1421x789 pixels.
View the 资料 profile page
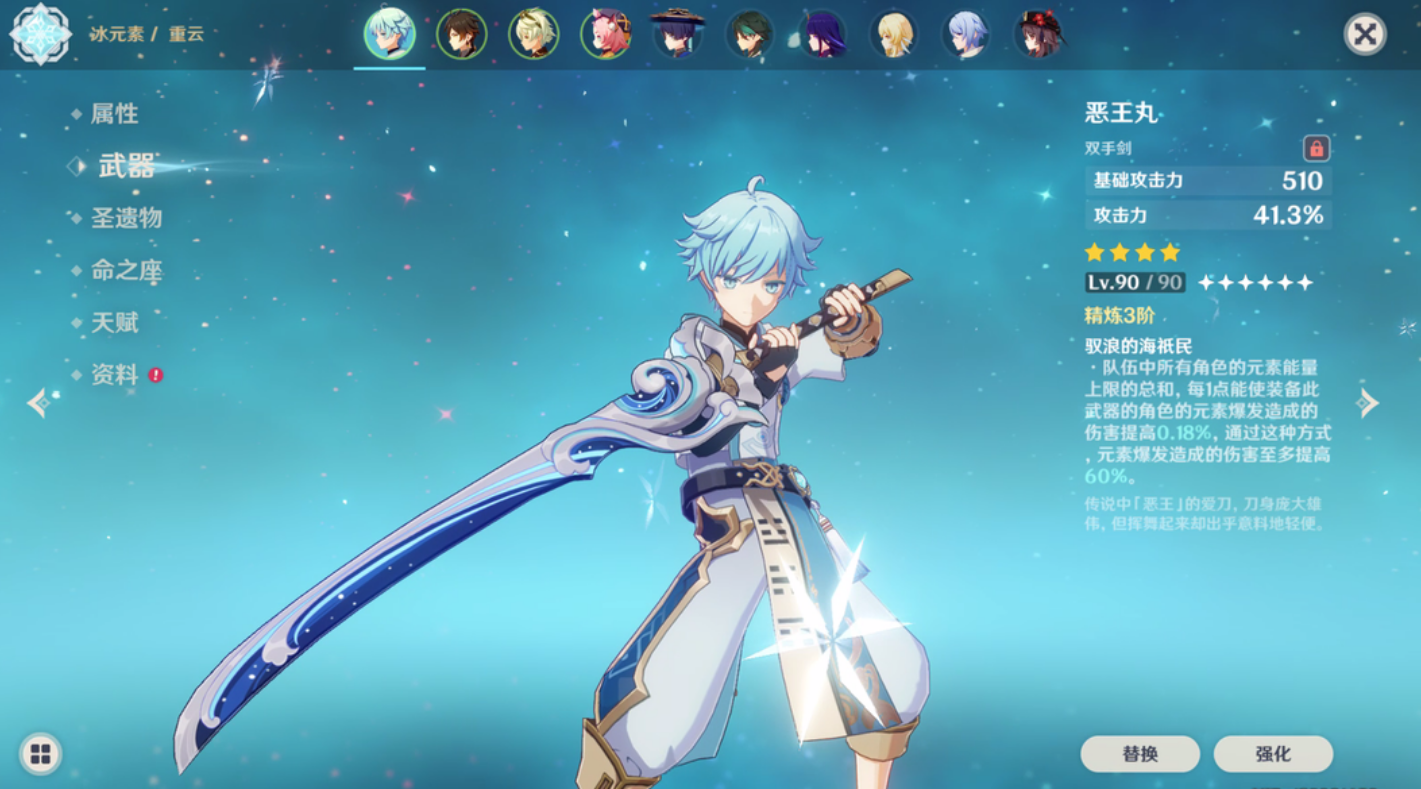pos(114,375)
